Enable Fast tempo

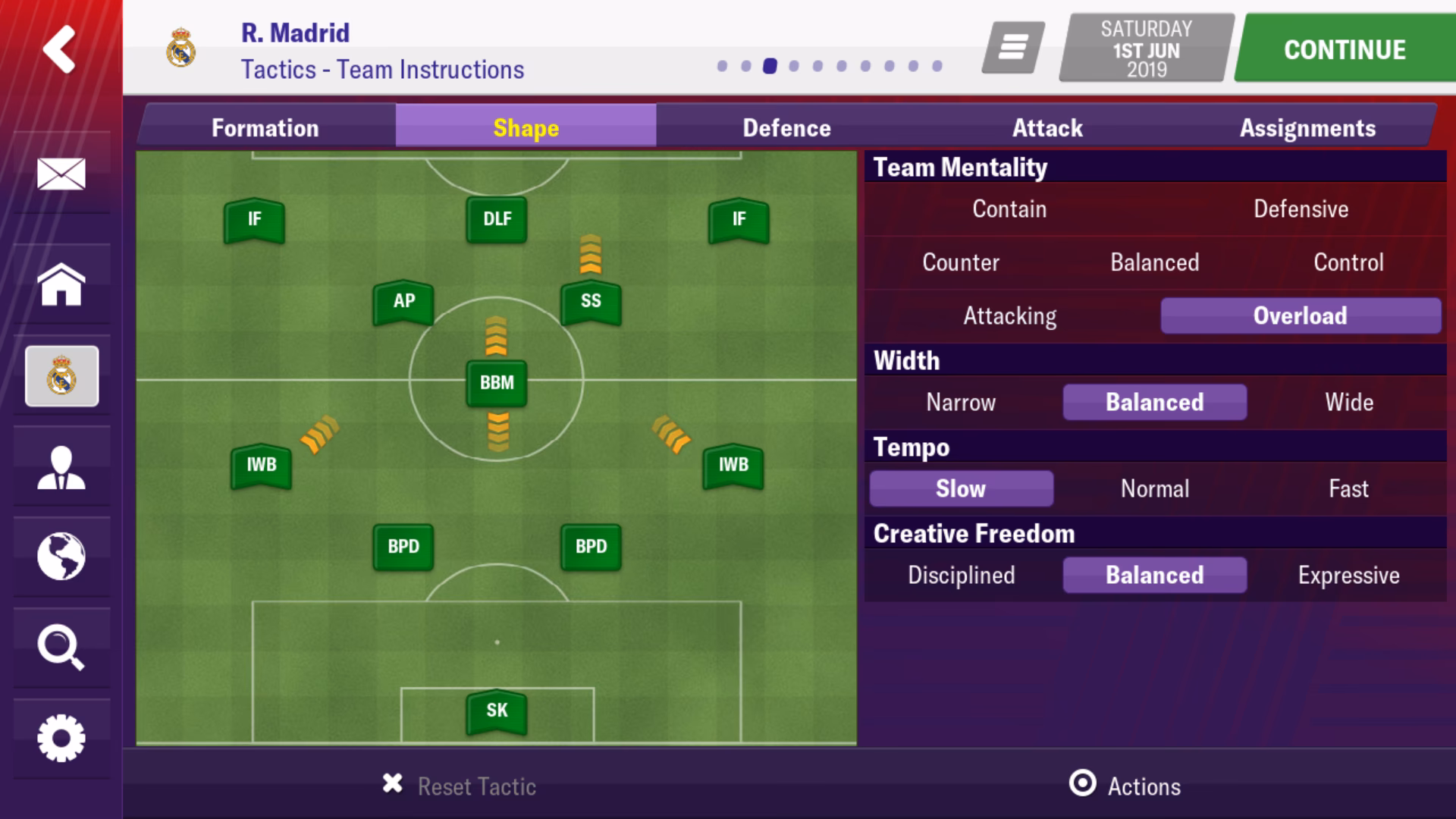click(x=1348, y=489)
